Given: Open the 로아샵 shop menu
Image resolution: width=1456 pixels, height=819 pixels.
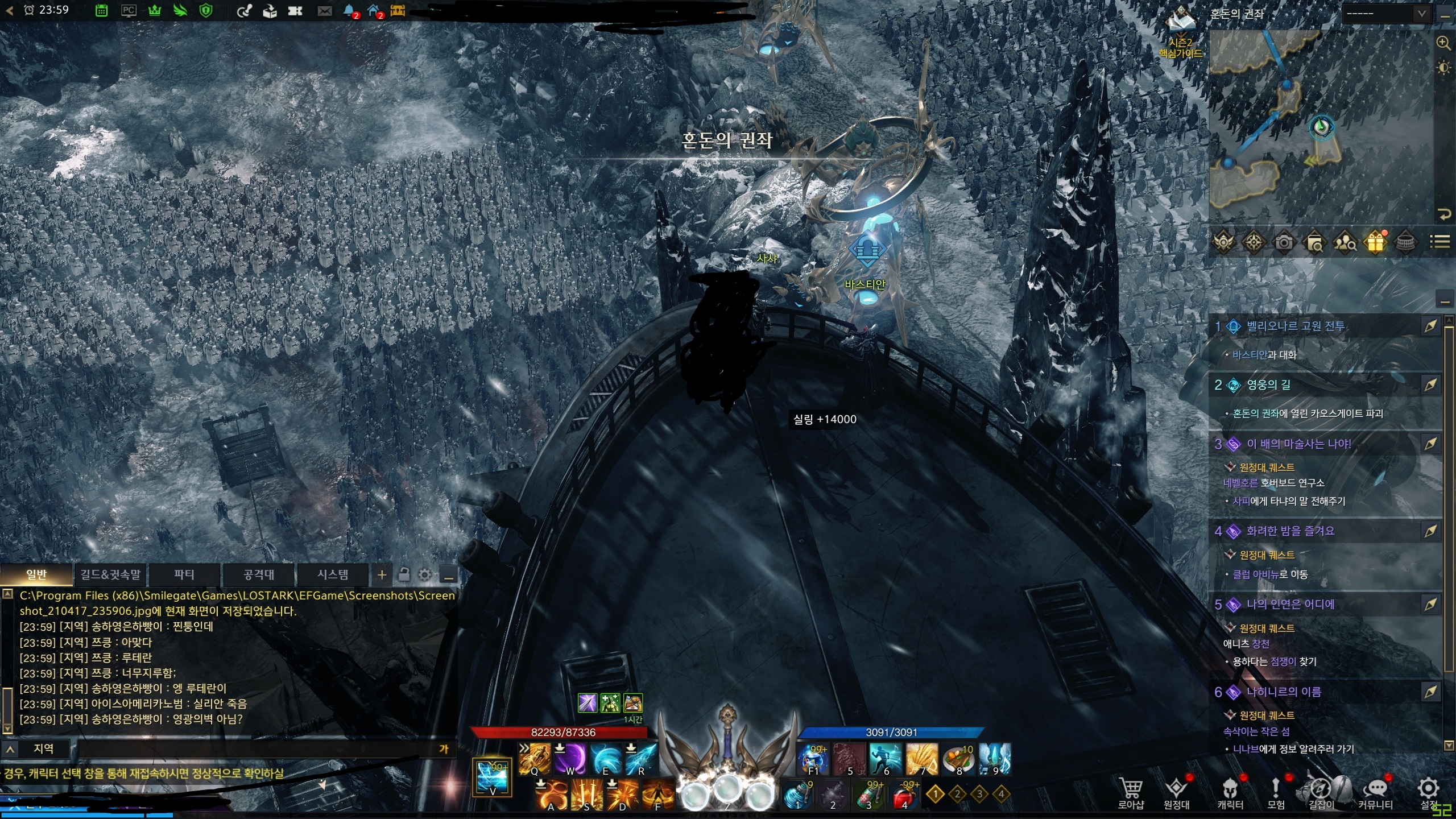Looking at the screenshot, I should tap(1131, 792).
